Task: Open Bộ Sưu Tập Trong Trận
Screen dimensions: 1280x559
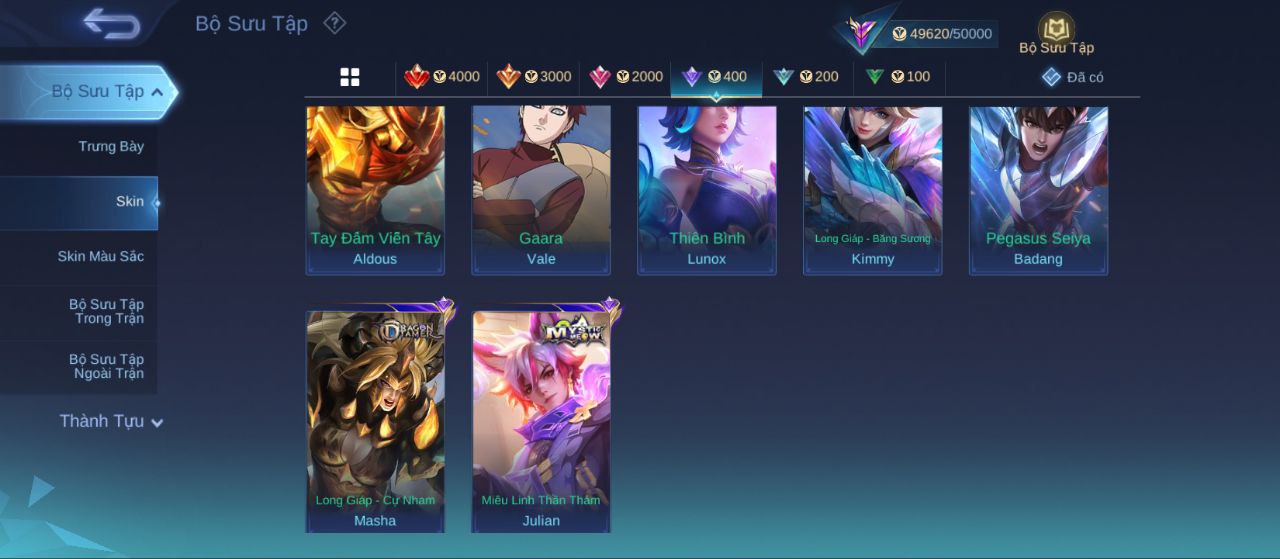Action: click(106, 311)
